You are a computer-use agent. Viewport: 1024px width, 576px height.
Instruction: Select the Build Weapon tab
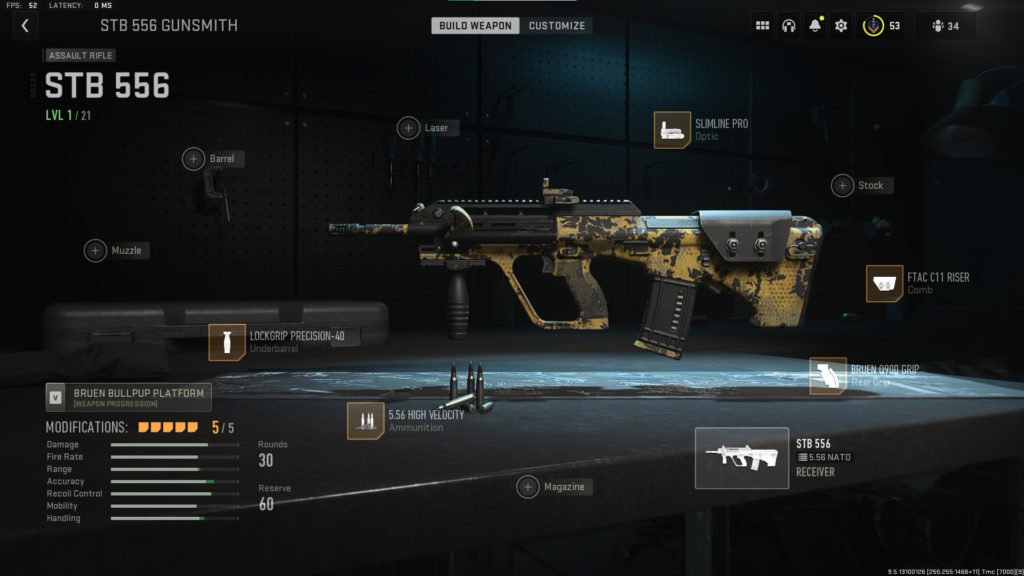coord(475,25)
